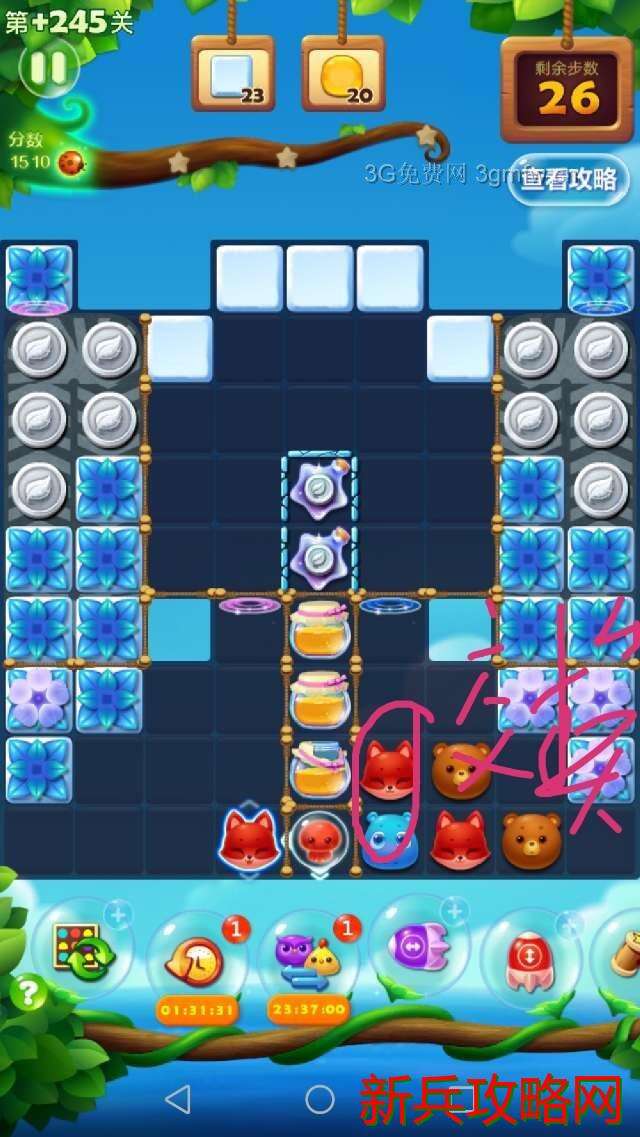Select the owl and chick swap booster
Screen dimensions: 640x1137
pos(308,958)
